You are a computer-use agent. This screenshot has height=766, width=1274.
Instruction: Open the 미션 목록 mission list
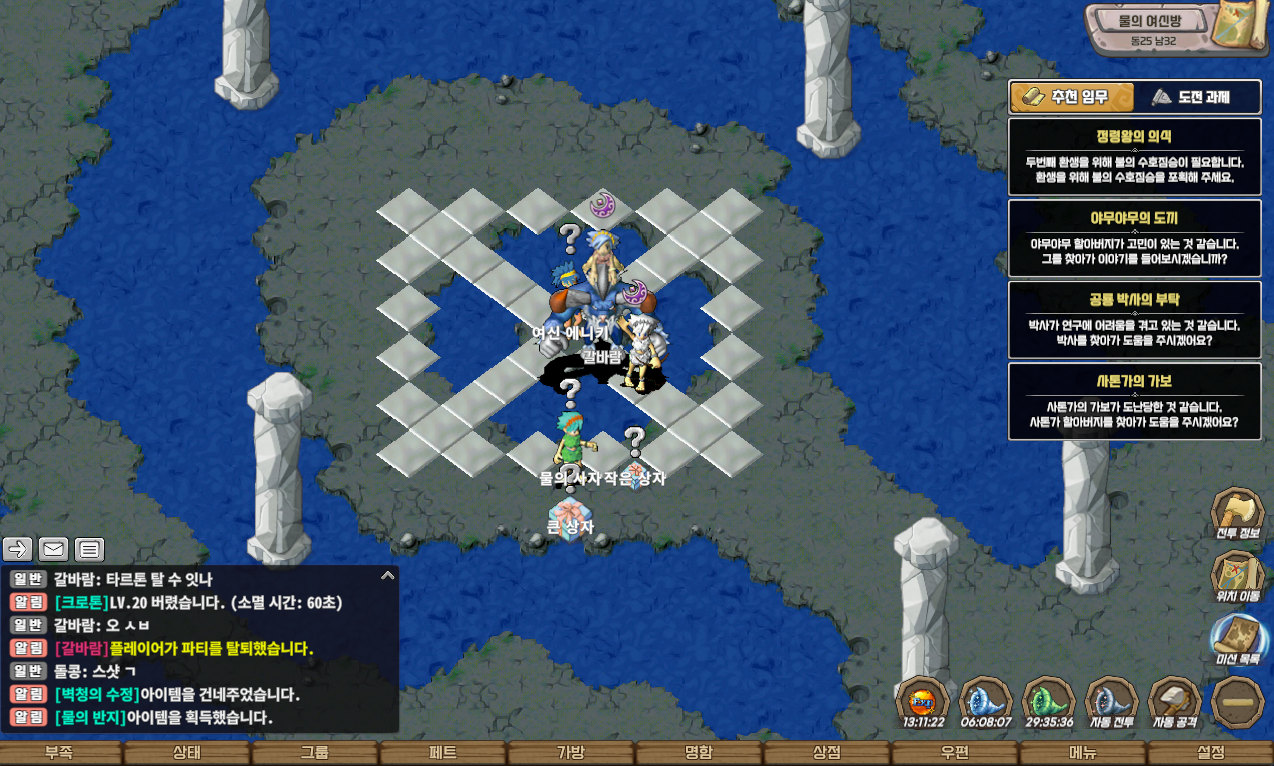tap(1238, 640)
